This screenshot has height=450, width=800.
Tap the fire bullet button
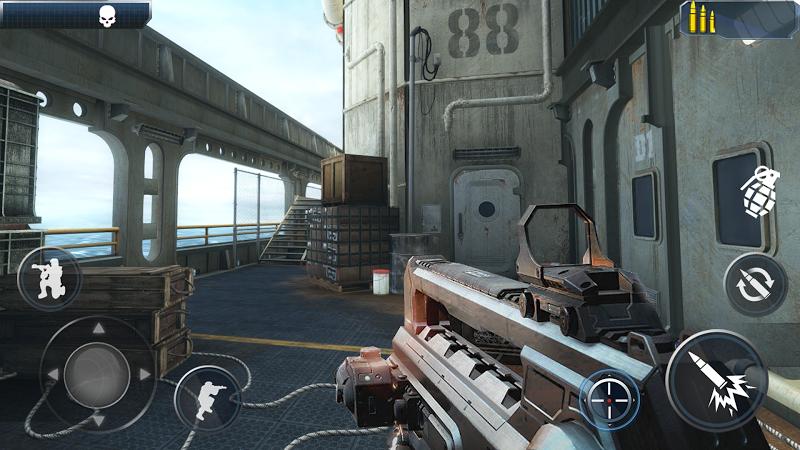(716, 381)
